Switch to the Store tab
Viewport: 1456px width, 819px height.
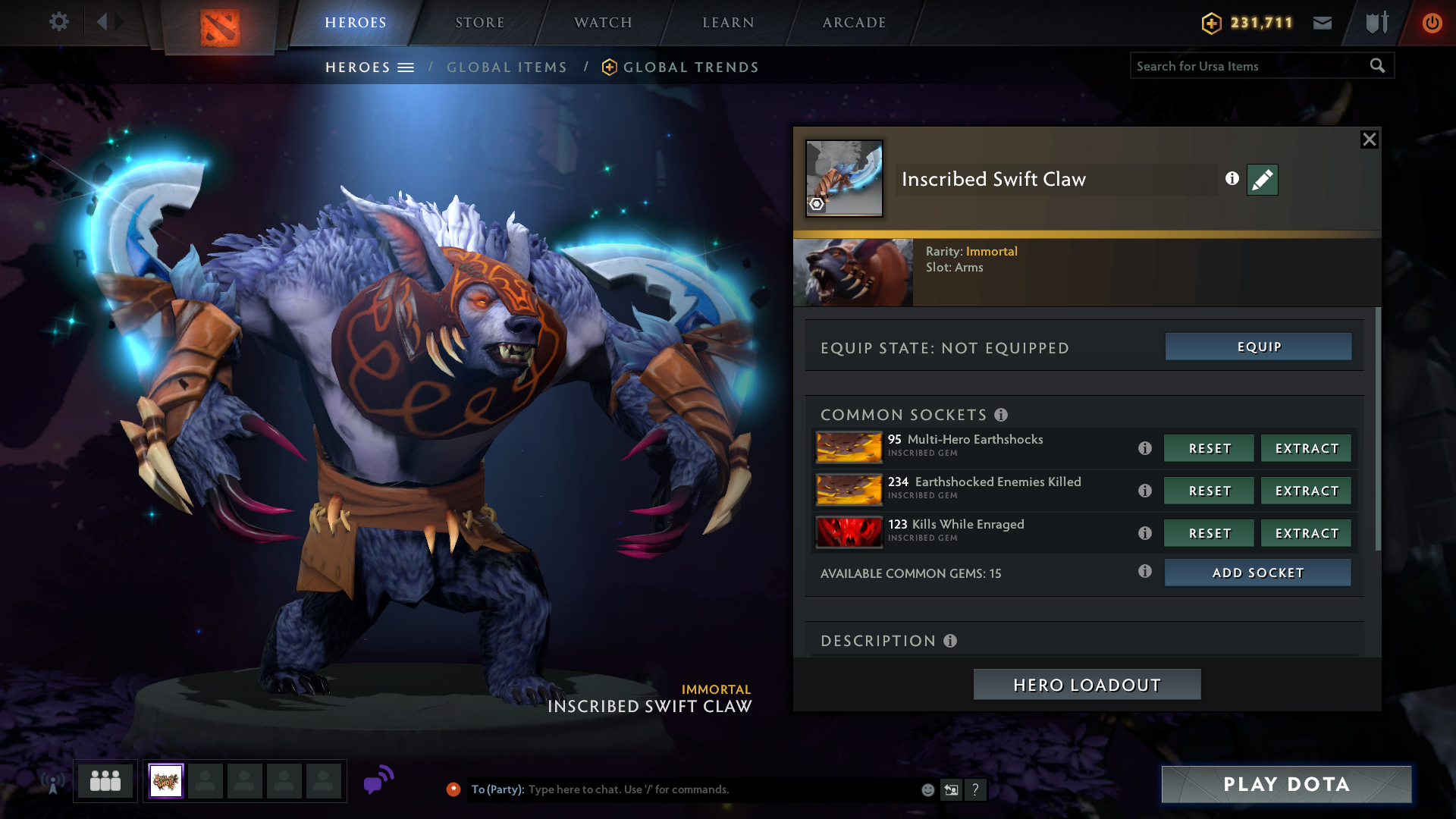[x=479, y=23]
